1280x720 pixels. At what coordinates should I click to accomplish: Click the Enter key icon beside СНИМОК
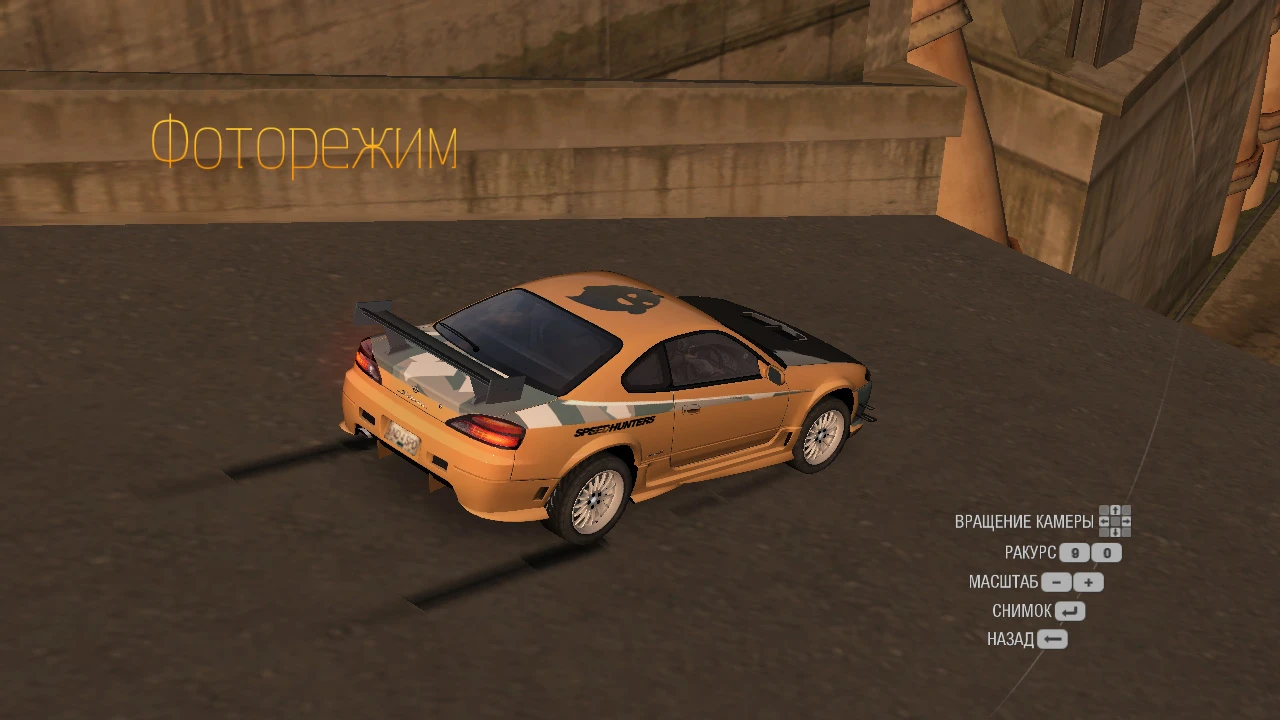coord(1070,610)
